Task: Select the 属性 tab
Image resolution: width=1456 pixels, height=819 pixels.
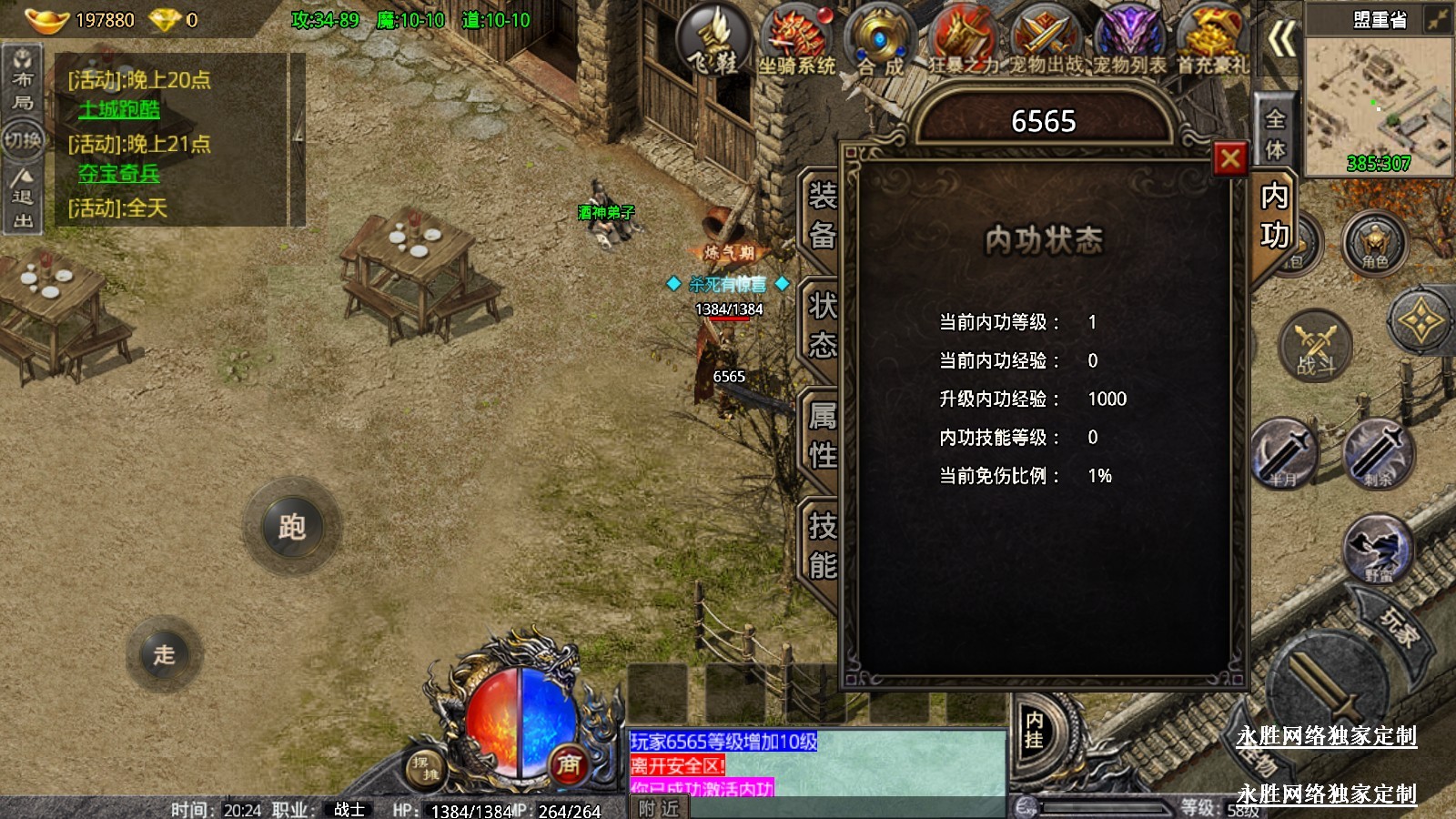Action: point(822,435)
